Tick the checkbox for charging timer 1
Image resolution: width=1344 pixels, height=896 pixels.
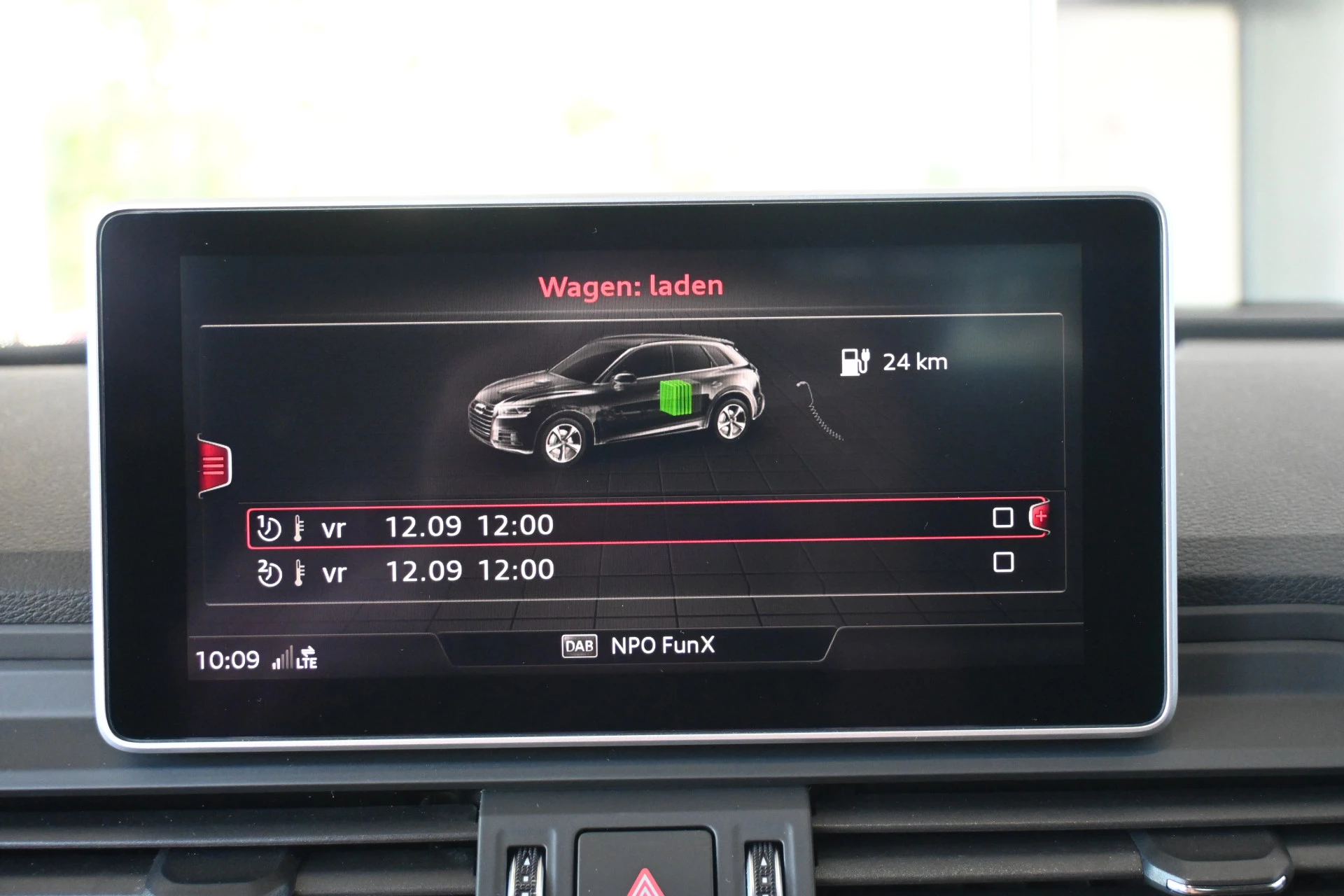tap(1003, 517)
